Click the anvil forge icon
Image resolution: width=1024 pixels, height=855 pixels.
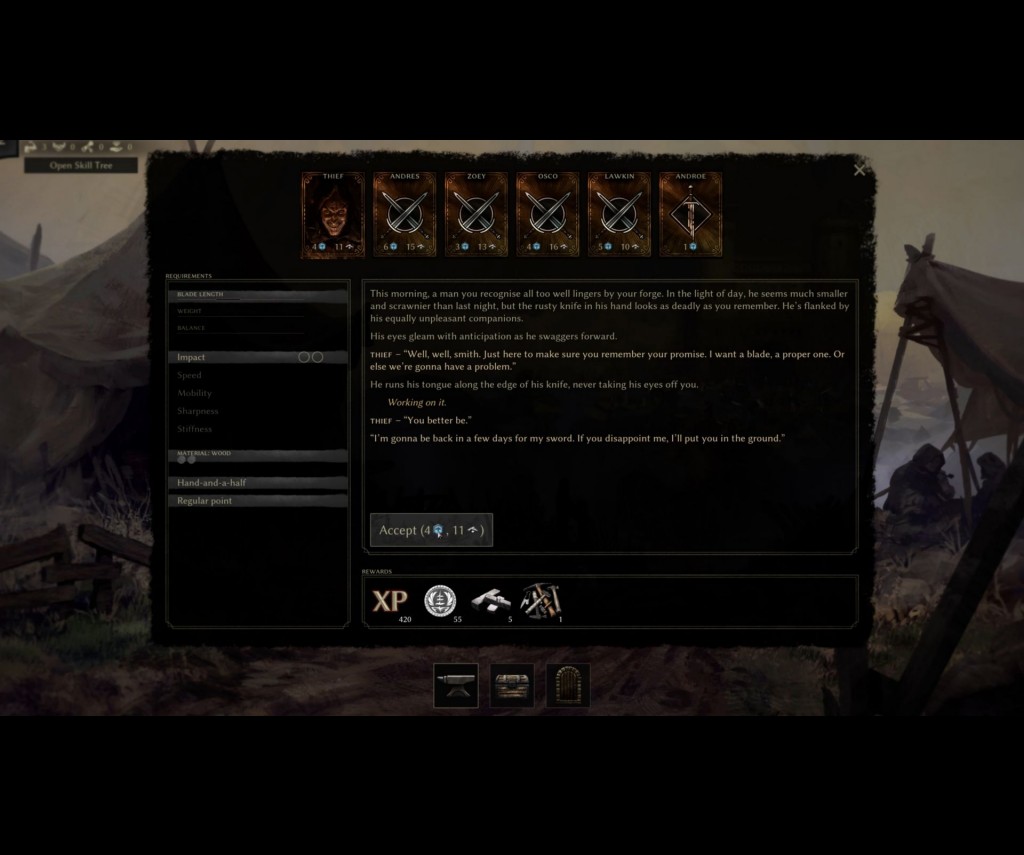[x=456, y=686]
